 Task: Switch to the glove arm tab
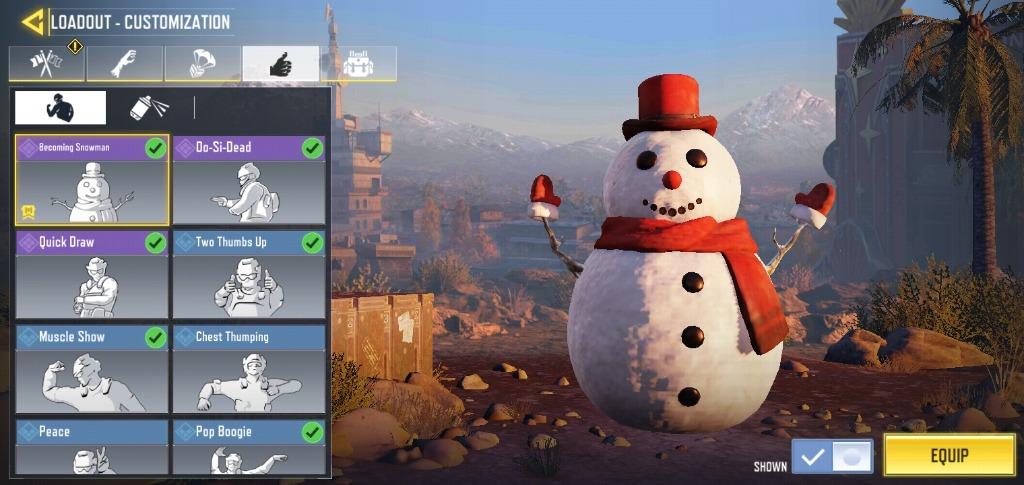click(125, 64)
